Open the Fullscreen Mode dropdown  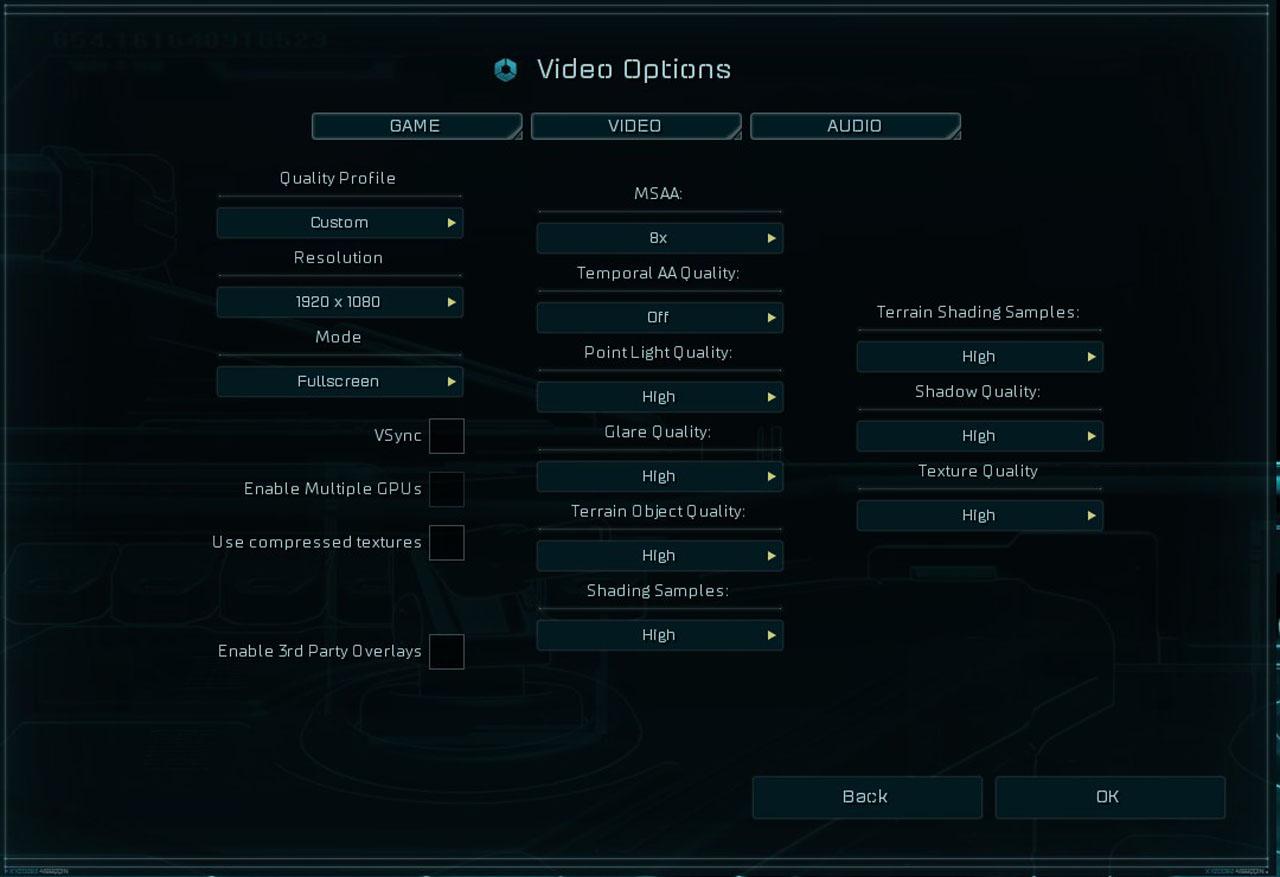tap(340, 381)
